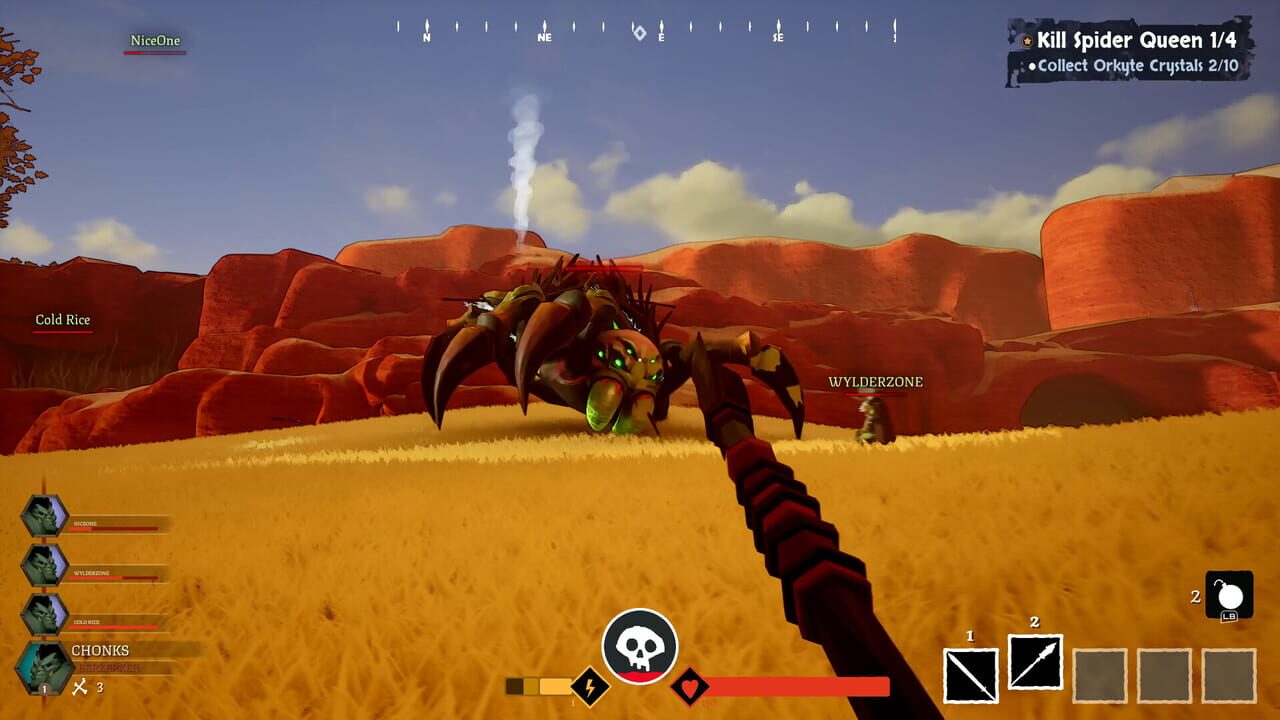
Task: Select the BERZERKER class label
Action: pyautogui.click(x=110, y=665)
